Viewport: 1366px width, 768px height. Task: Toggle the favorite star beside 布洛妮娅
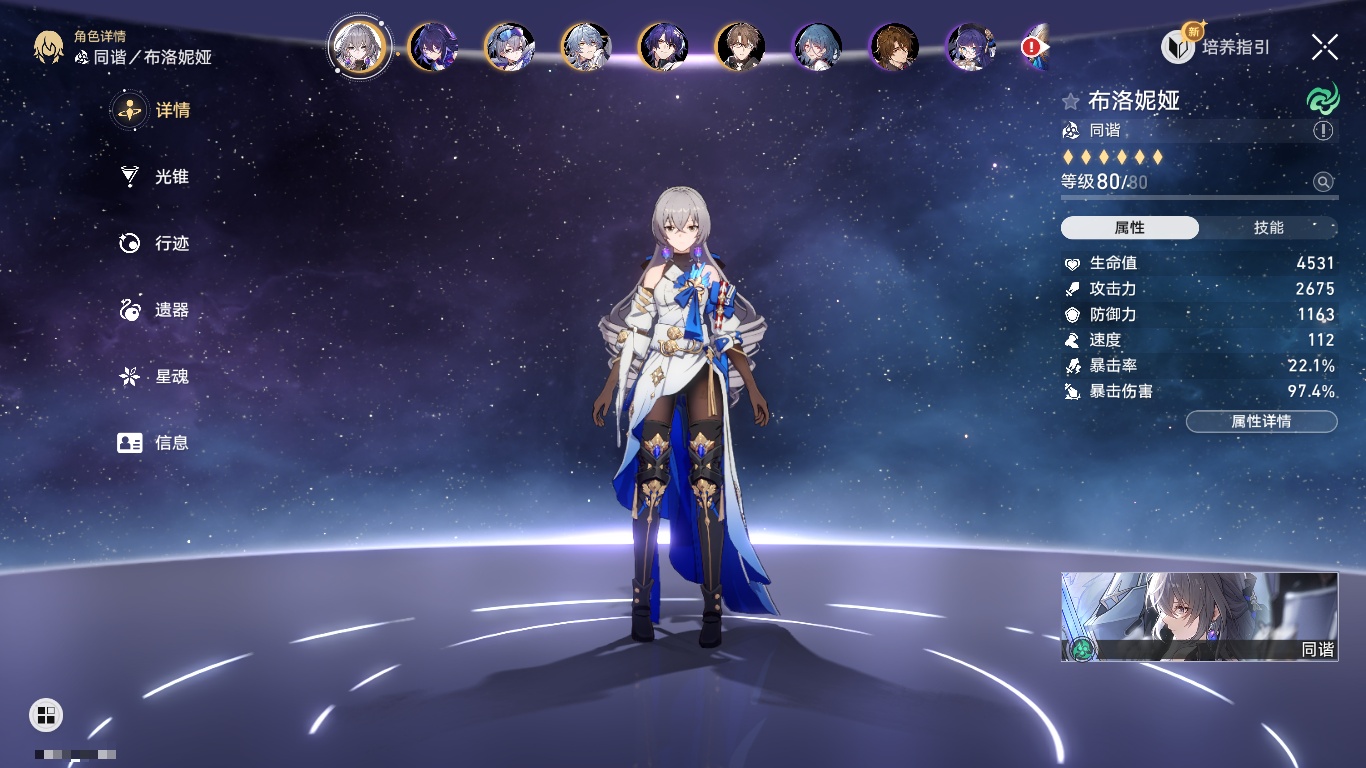[x=1071, y=101]
